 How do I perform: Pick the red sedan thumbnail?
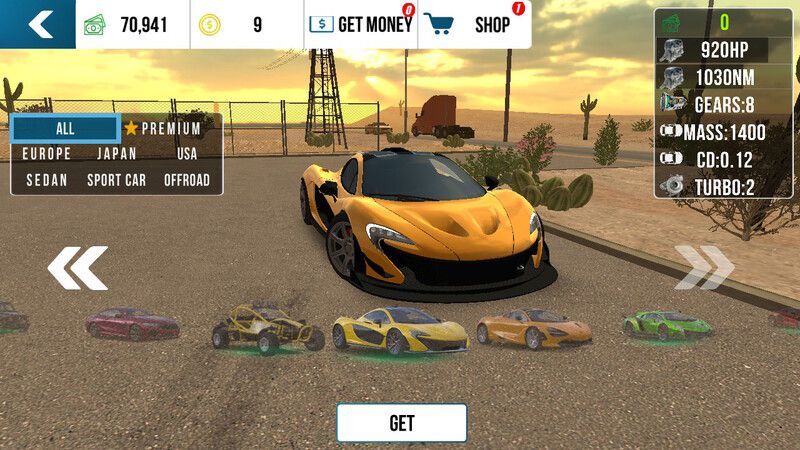[x=132, y=324]
